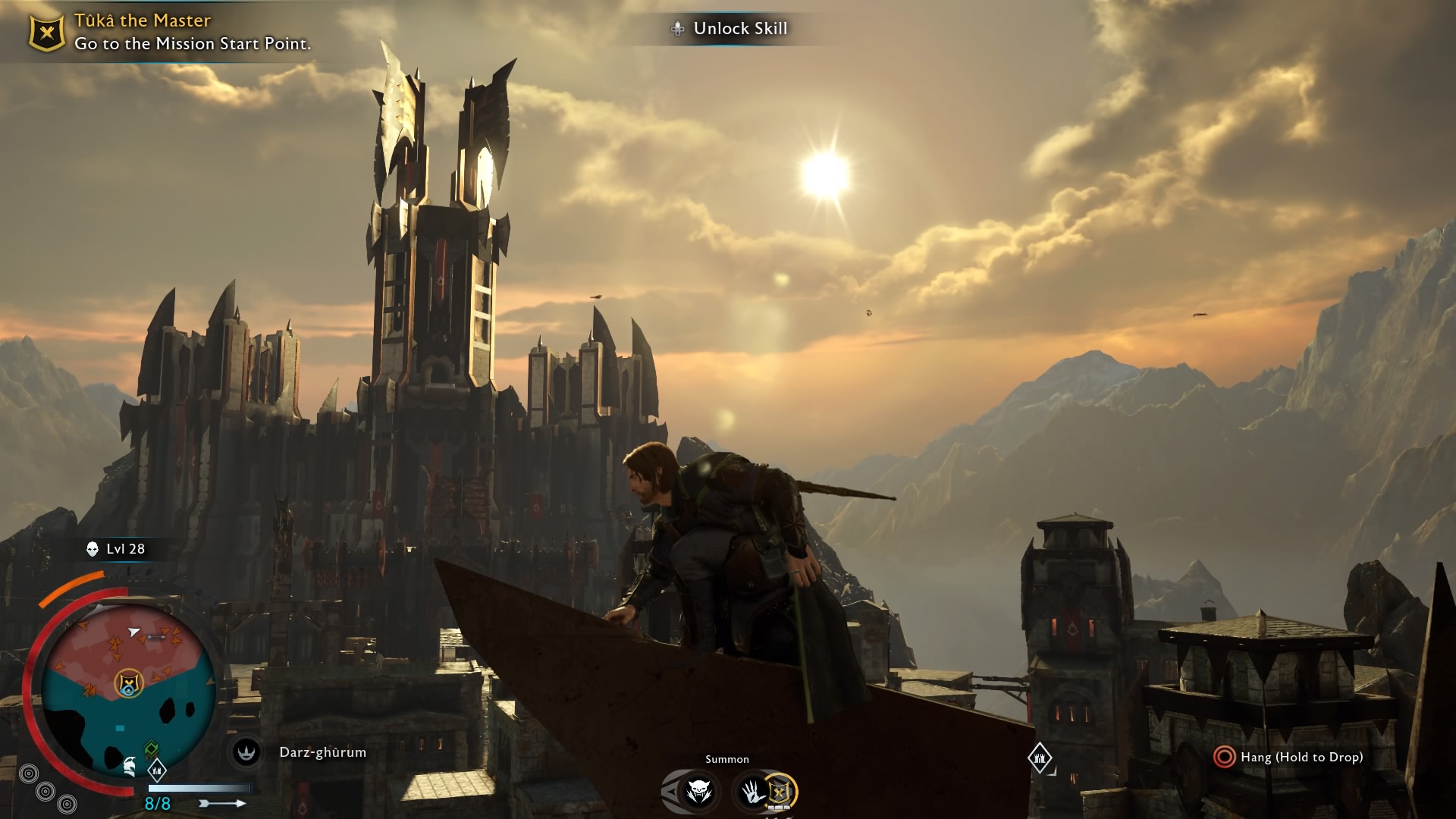The image size is (1456, 819).
Task: Click the Darz-ghûrum region icon
Action: pyautogui.click(x=246, y=752)
